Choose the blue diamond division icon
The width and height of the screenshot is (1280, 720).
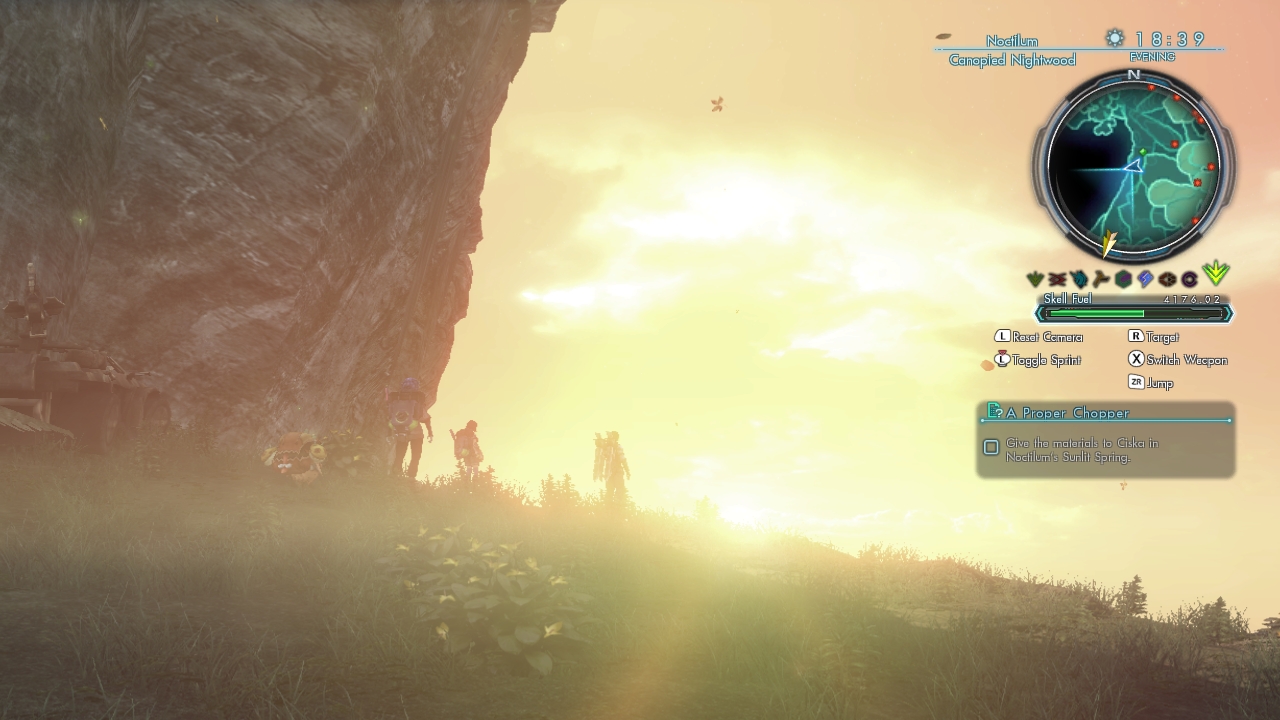1145,280
